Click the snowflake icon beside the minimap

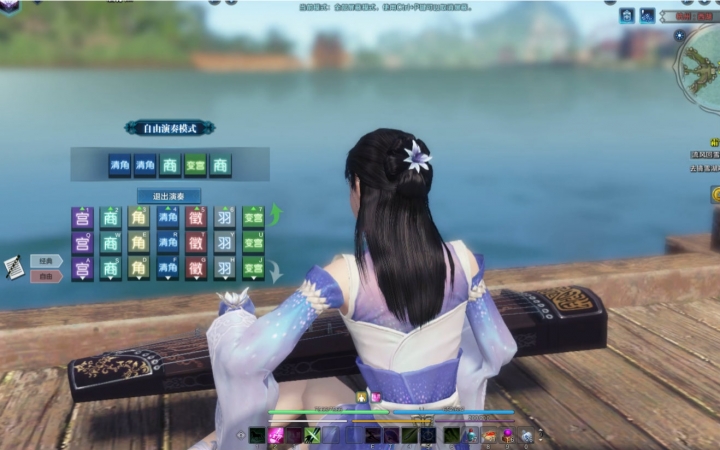pos(679,35)
